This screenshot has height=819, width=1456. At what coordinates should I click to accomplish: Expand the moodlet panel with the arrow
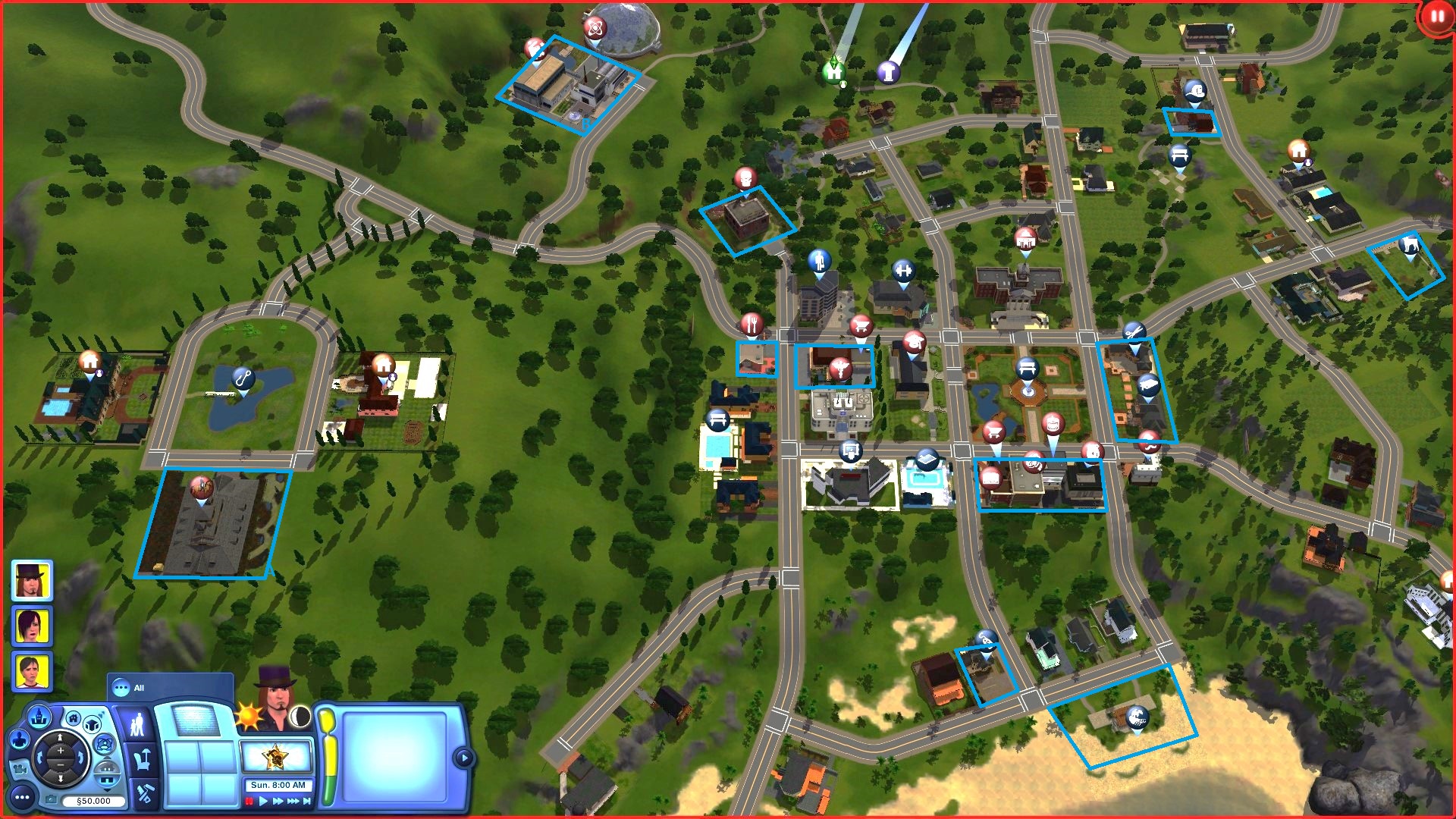point(463,758)
